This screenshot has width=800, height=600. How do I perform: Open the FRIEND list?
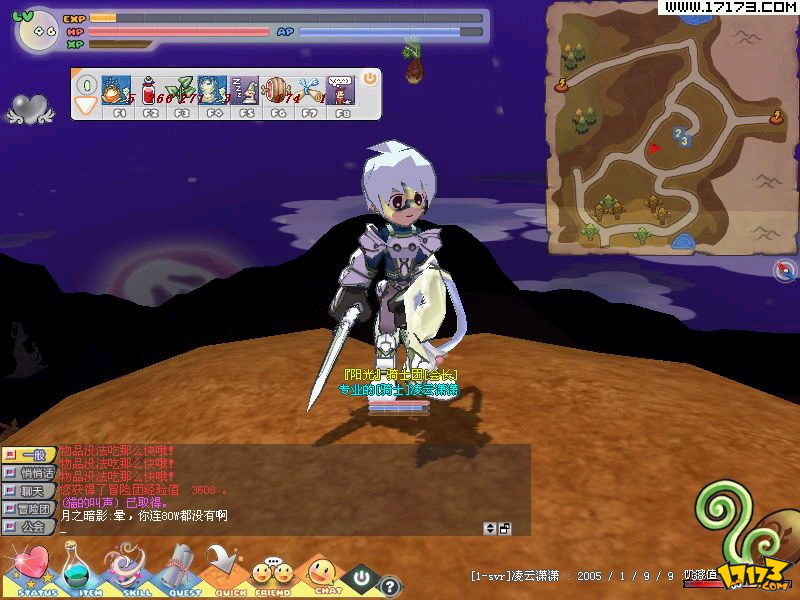[x=271, y=574]
